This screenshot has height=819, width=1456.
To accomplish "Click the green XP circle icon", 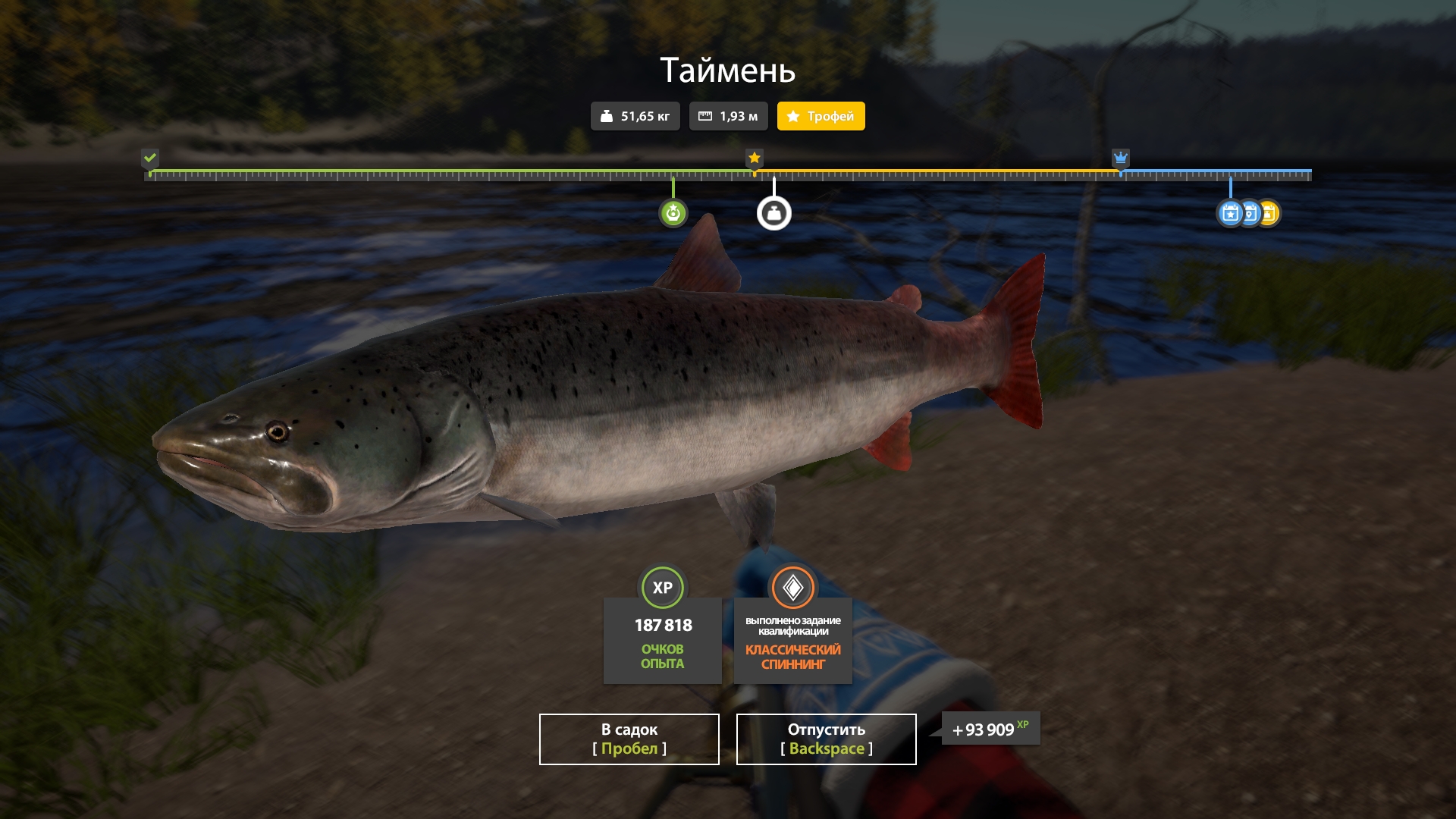I will tap(662, 585).
